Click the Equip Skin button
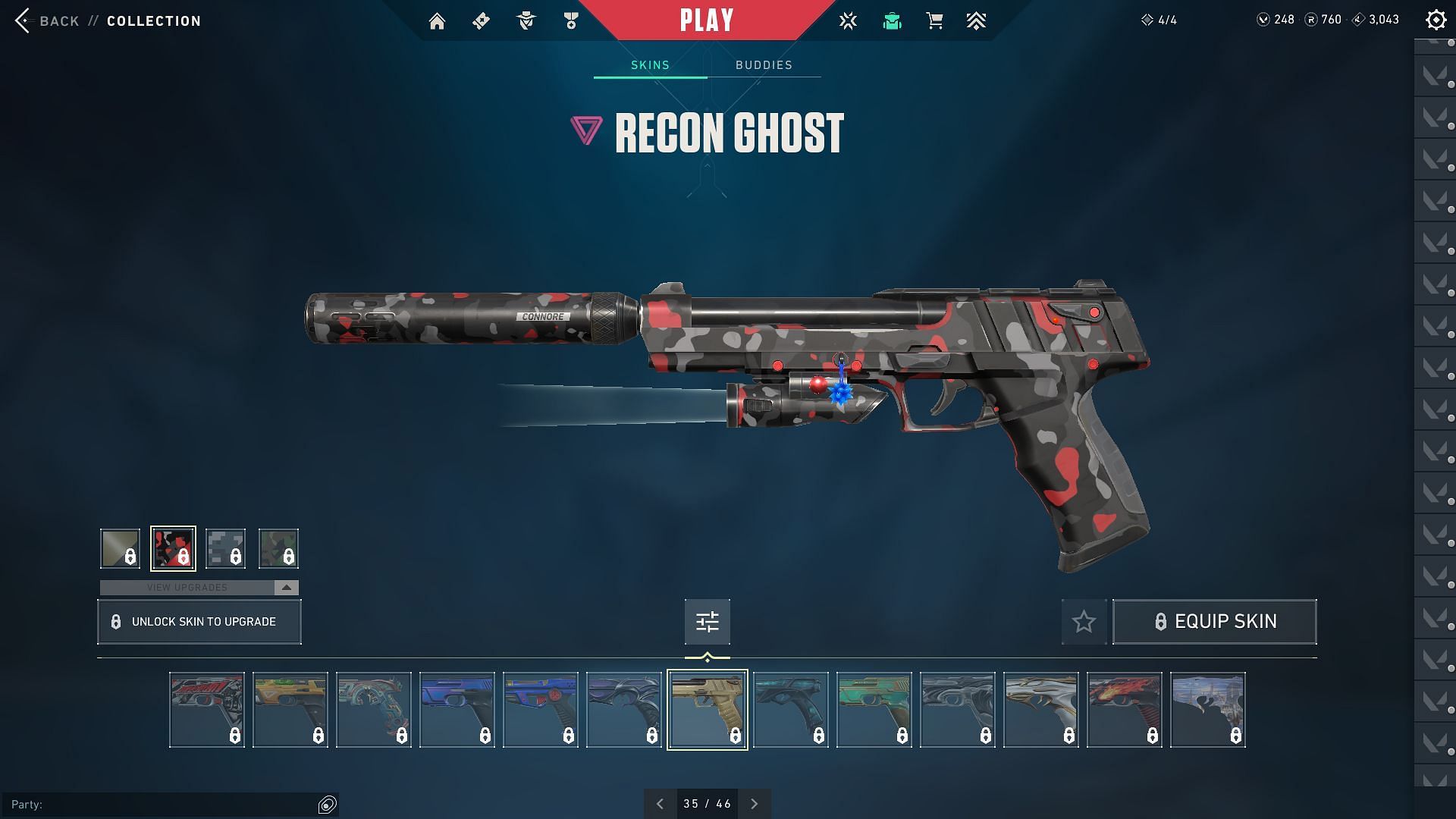Viewport: 1456px width, 819px height. 1214,622
